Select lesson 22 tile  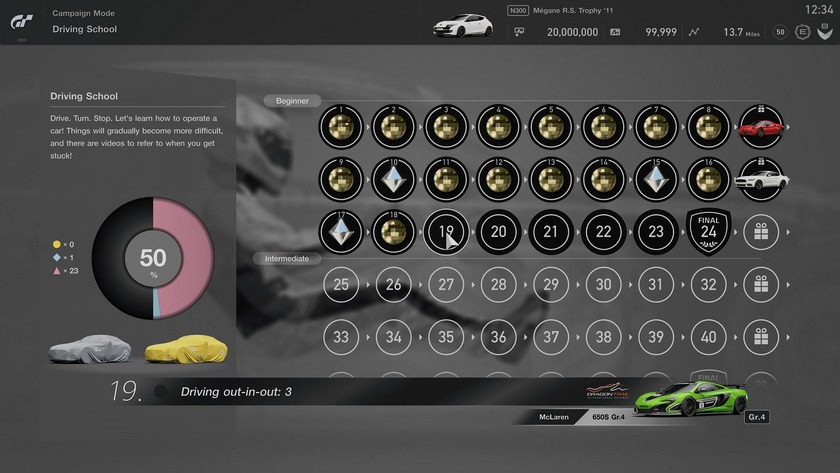point(603,232)
